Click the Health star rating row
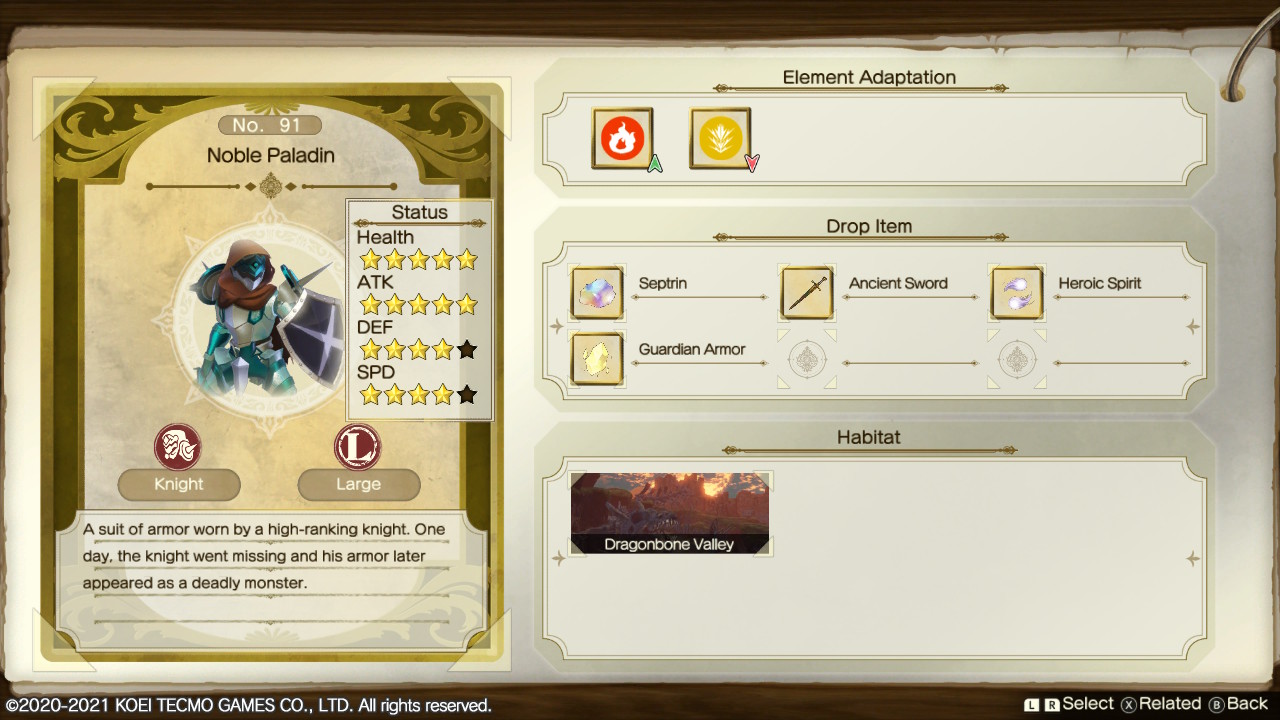The width and height of the screenshot is (1280, 720). coord(419,259)
